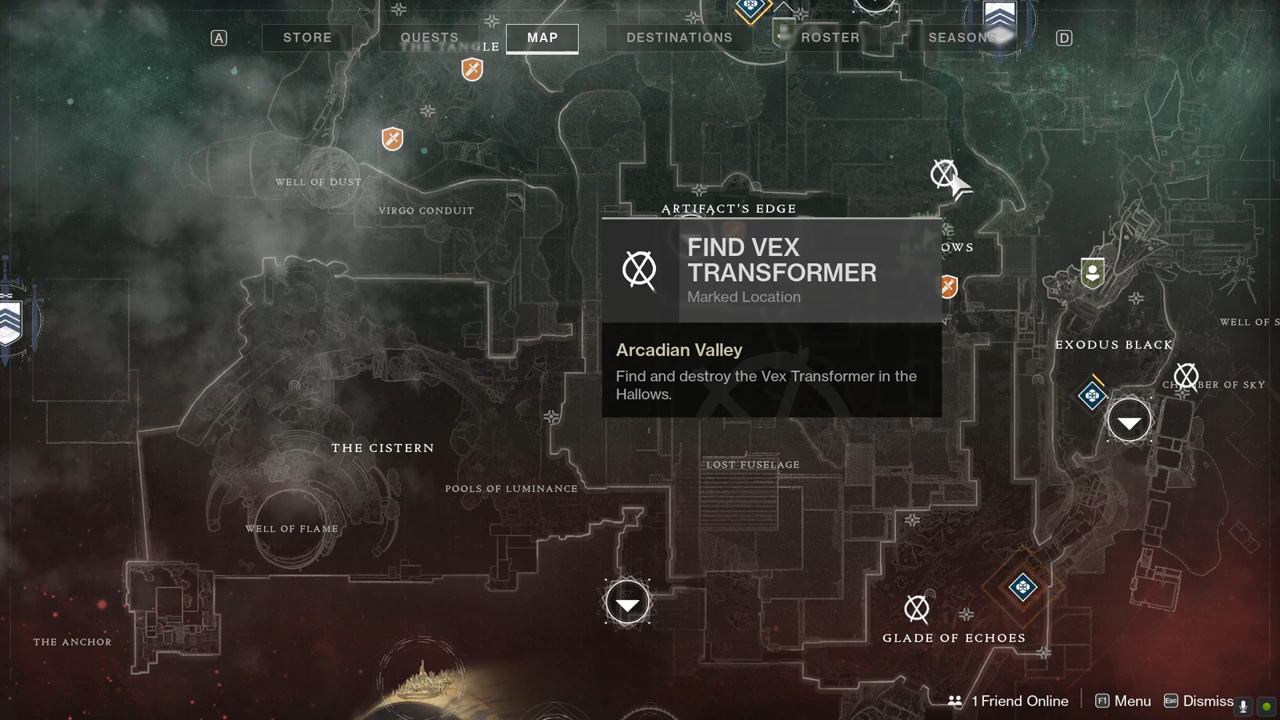Click the Menu option in the footer
Image resolution: width=1280 pixels, height=720 pixels.
(1123, 701)
